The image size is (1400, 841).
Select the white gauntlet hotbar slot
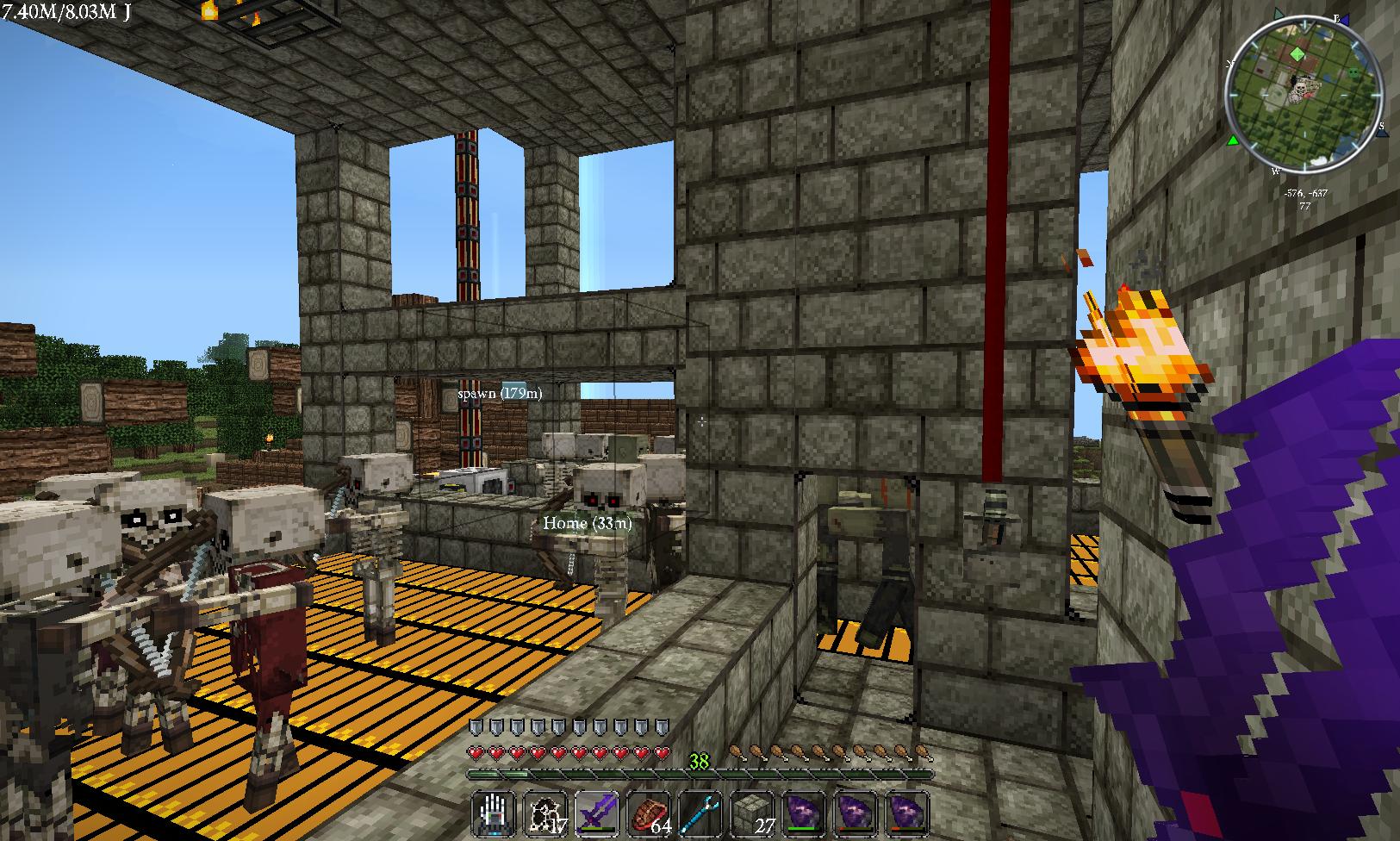coord(495,814)
